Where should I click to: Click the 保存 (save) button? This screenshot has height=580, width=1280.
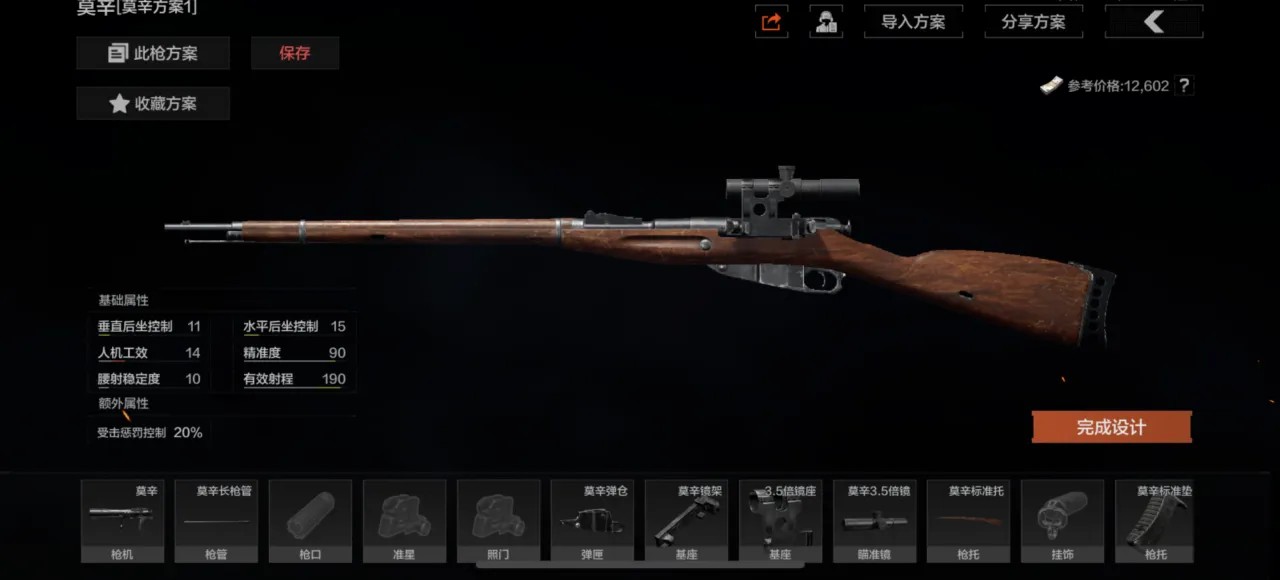tap(295, 53)
